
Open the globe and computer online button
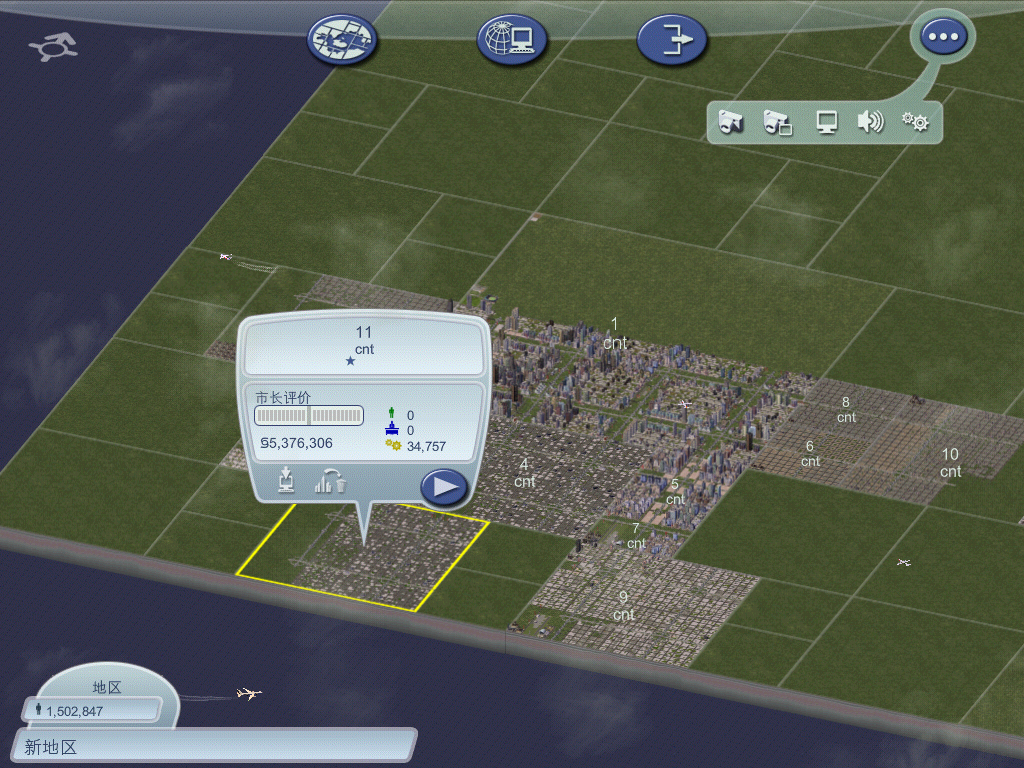click(511, 40)
